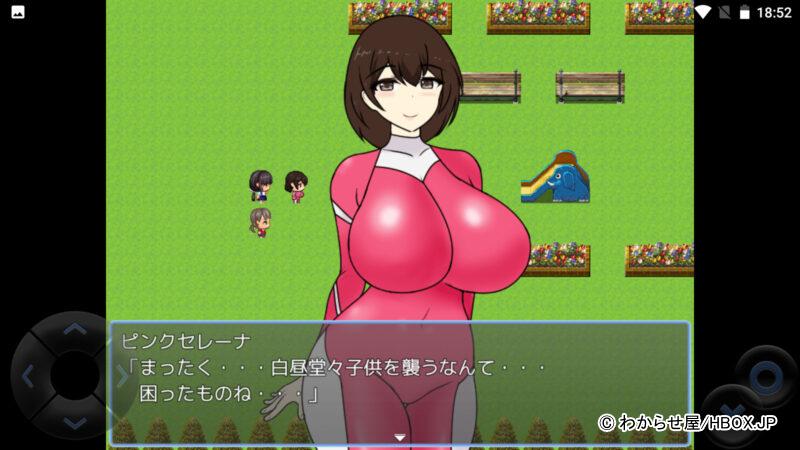Open the image notification icon in status bar
This screenshot has width=800, height=450.
click(x=17, y=12)
